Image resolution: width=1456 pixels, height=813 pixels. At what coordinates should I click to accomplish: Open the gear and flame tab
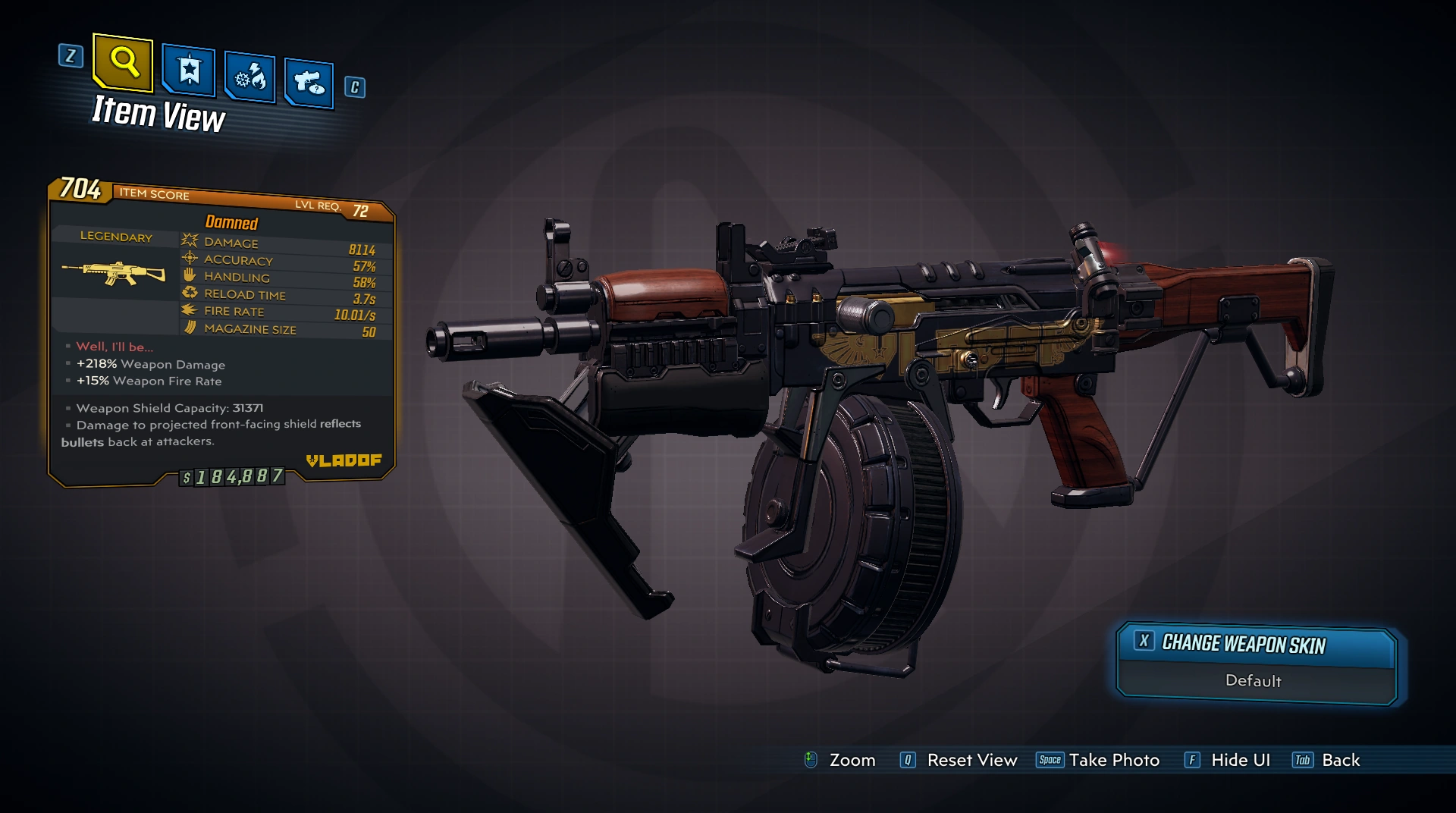pos(249,77)
